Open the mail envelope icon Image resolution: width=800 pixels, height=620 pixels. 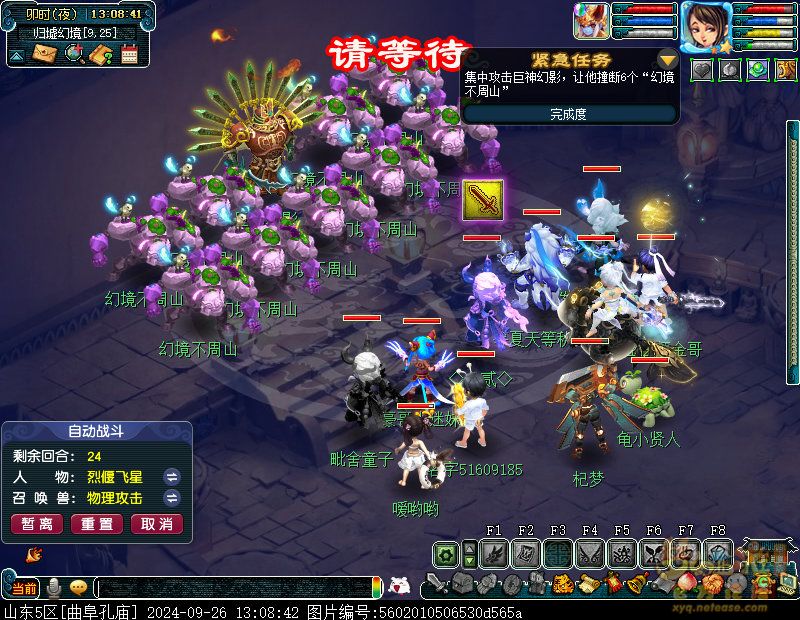tap(45, 55)
